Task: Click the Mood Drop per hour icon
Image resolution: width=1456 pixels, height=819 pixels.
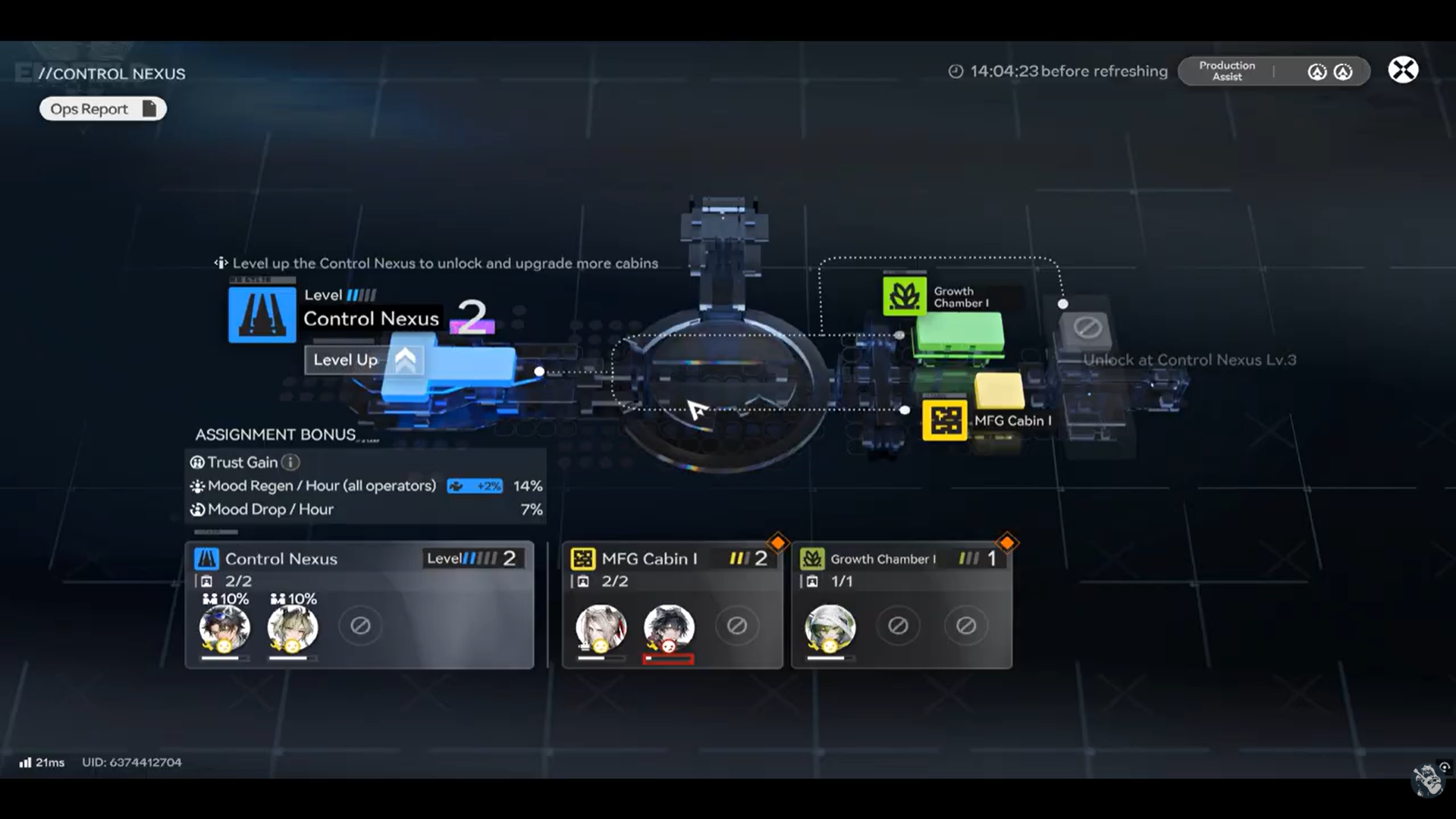Action: (x=198, y=510)
